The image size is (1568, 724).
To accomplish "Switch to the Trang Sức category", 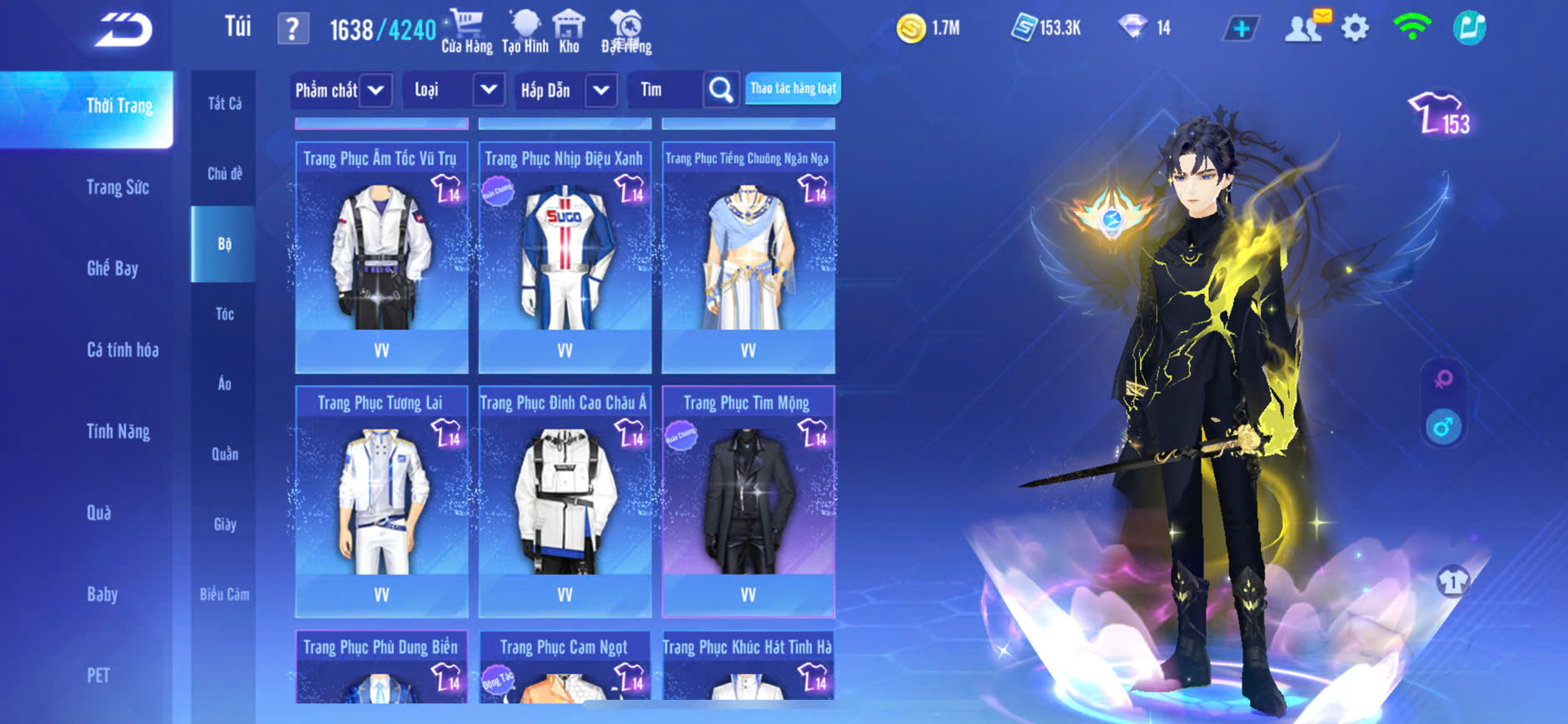I will pos(117,187).
